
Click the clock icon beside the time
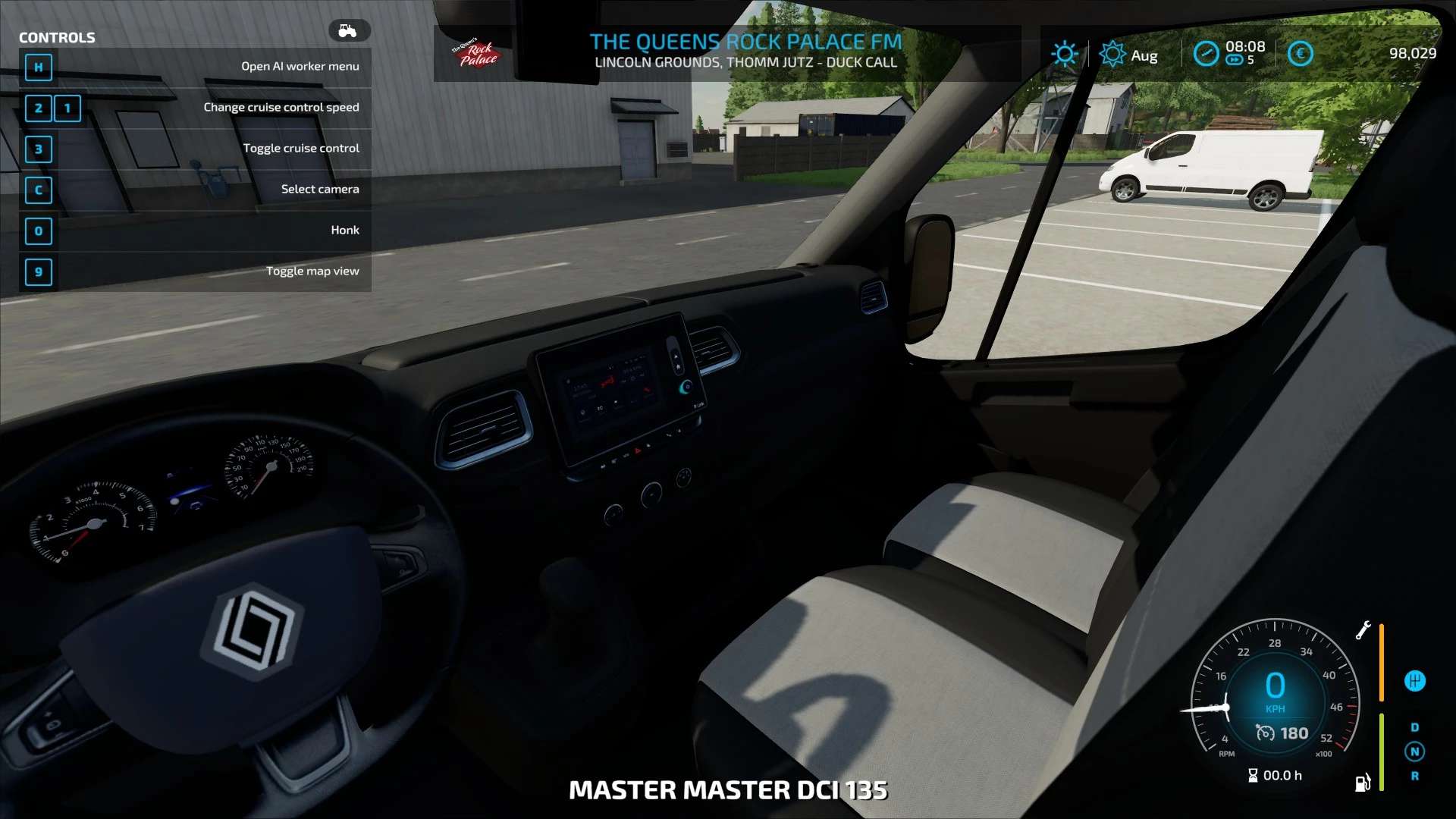[x=1205, y=54]
